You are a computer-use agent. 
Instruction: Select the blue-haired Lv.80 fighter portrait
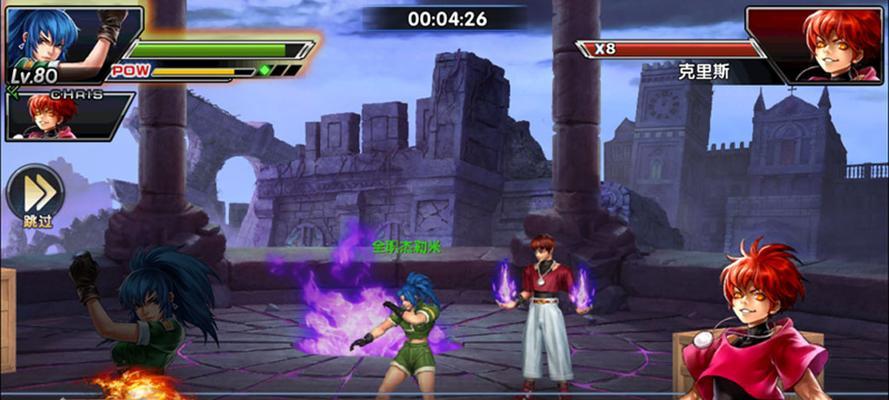(x=60, y=40)
